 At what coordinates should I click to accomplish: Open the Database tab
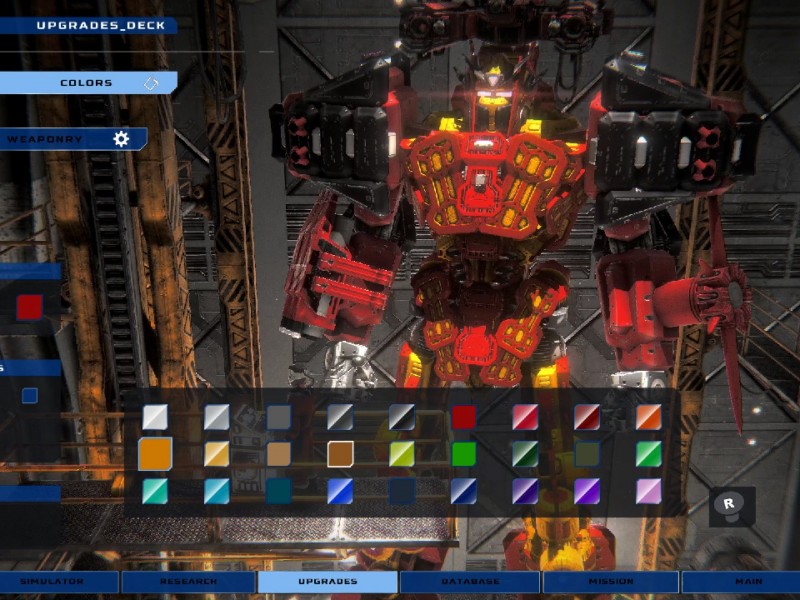tap(470, 581)
